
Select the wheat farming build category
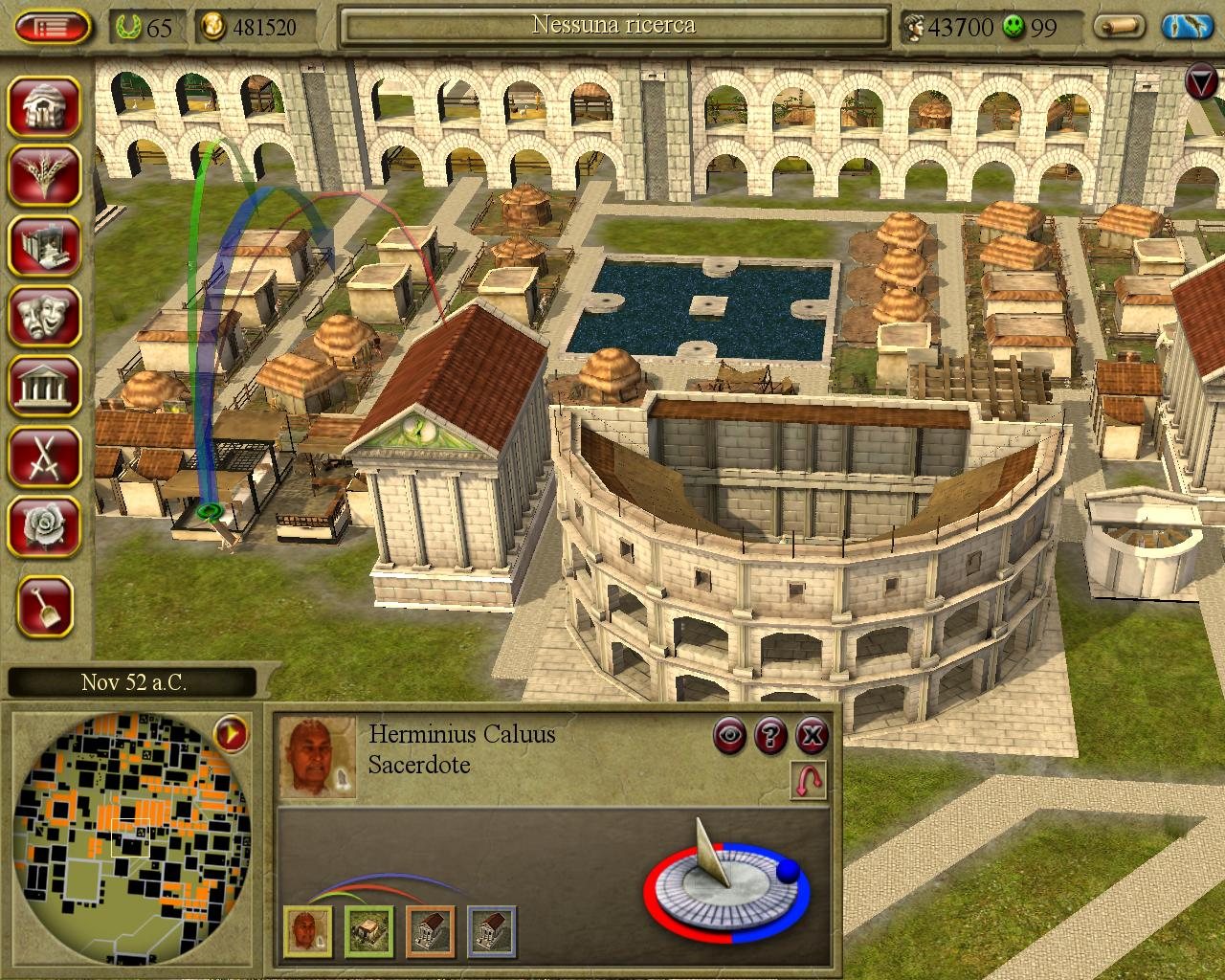pos(44,174)
